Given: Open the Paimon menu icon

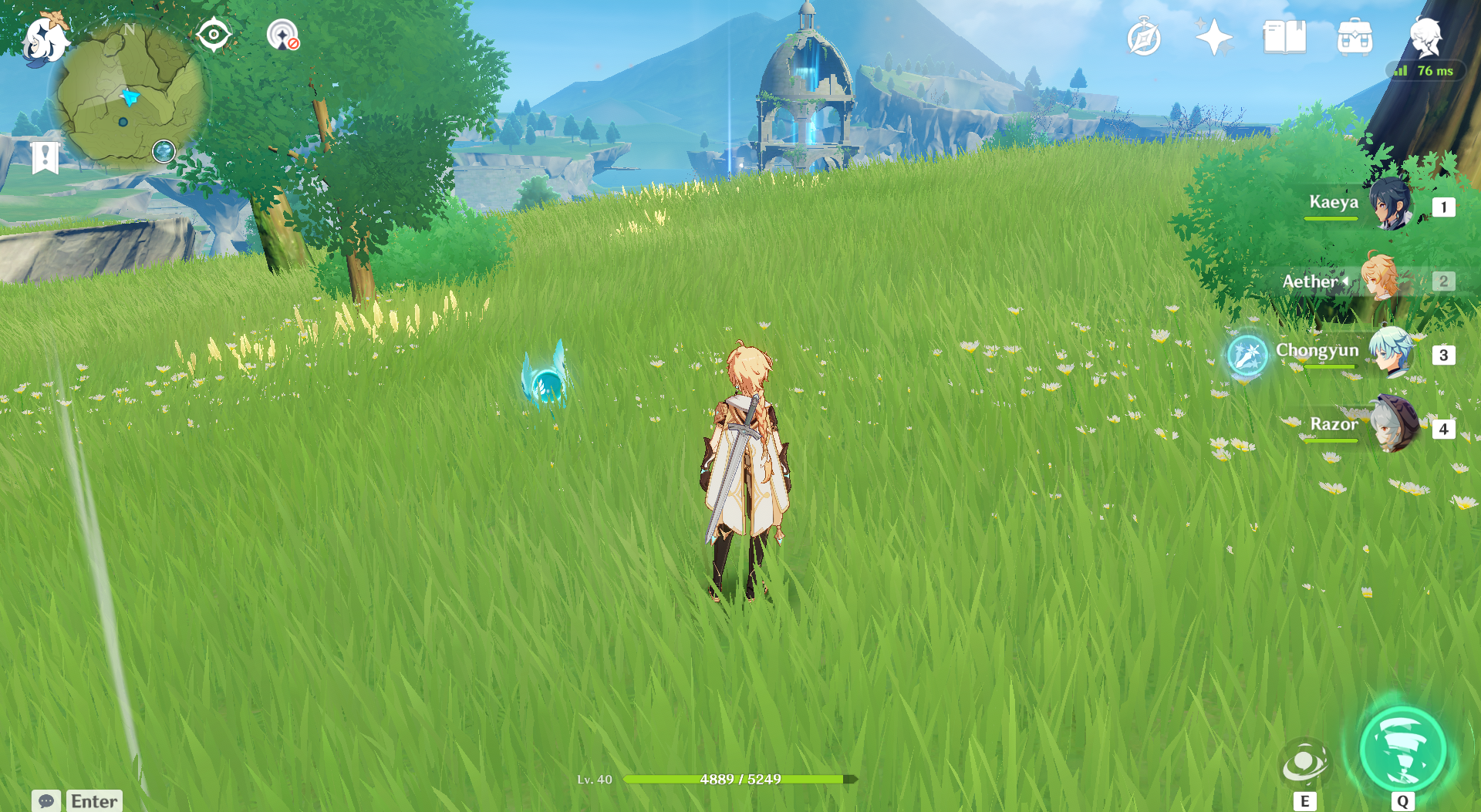Looking at the screenshot, I should [45, 39].
